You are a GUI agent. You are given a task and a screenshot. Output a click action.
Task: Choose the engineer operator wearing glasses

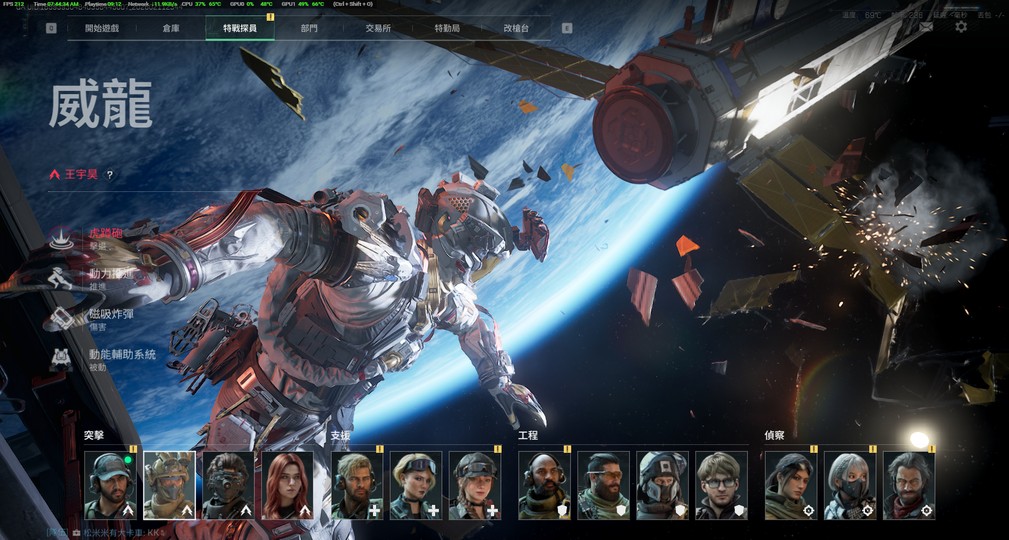point(721,485)
